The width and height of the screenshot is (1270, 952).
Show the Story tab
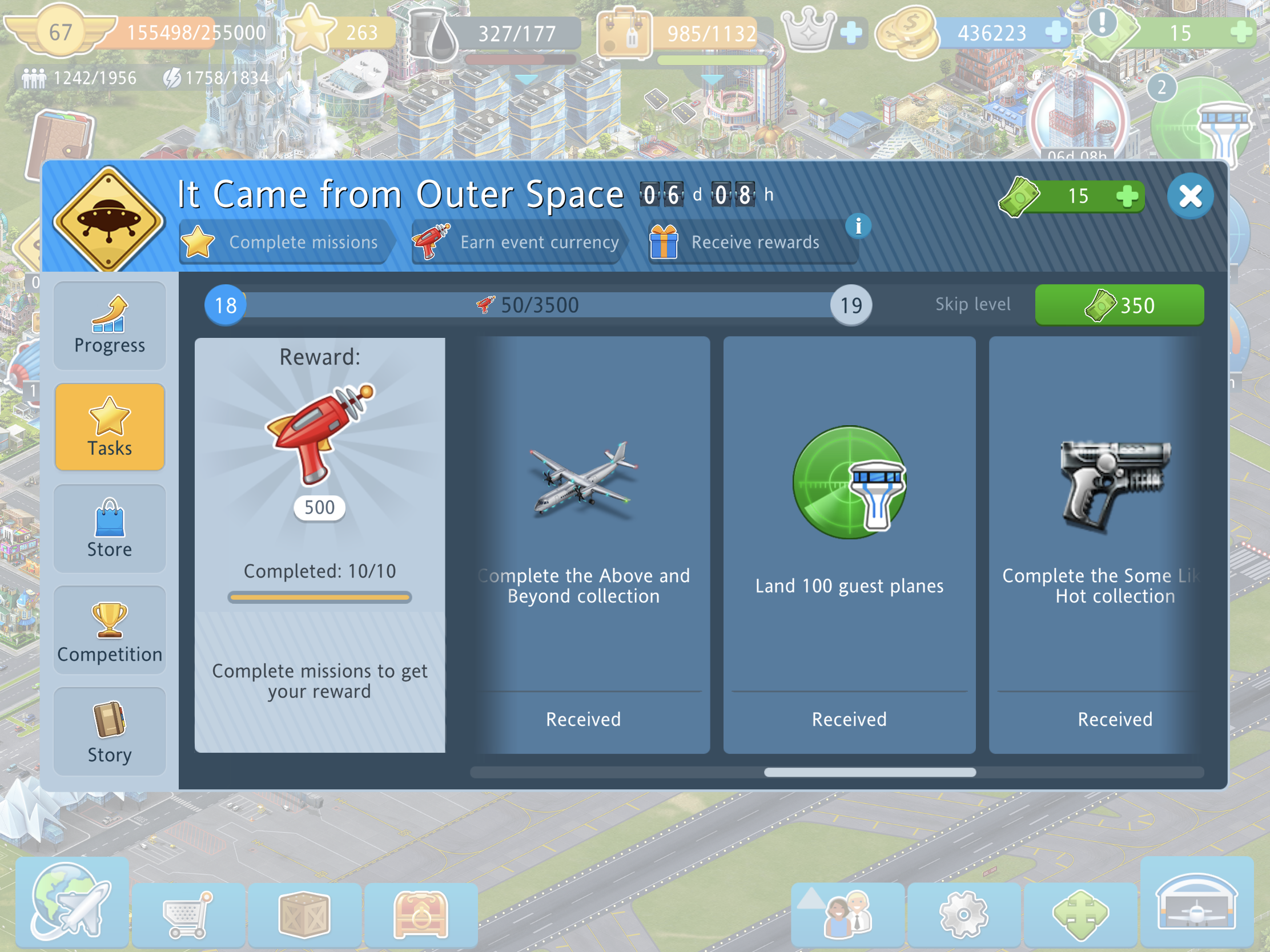click(x=110, y=732)
